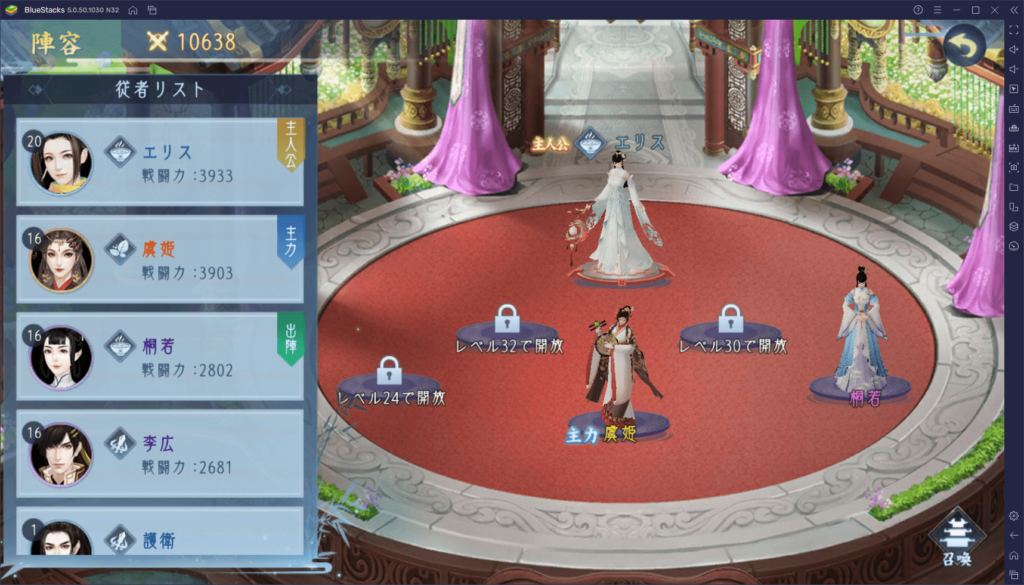Screen dimensions: 1024x585
Task: Select 虞姫 row in follower list
Action: (160, 259)
